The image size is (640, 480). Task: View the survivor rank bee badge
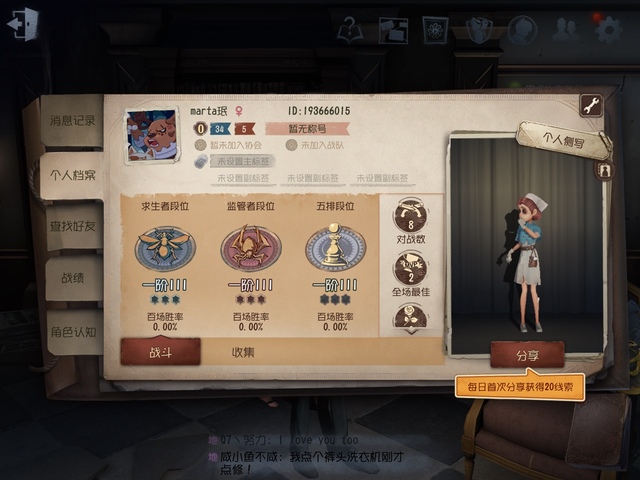164,247
